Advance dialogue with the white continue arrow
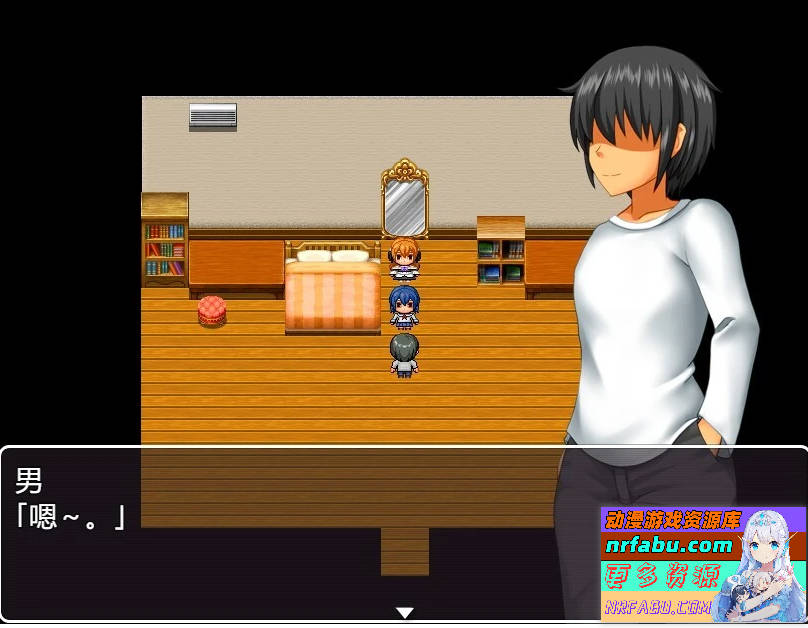Screen dimensions: 808x628 click(404, 612)
